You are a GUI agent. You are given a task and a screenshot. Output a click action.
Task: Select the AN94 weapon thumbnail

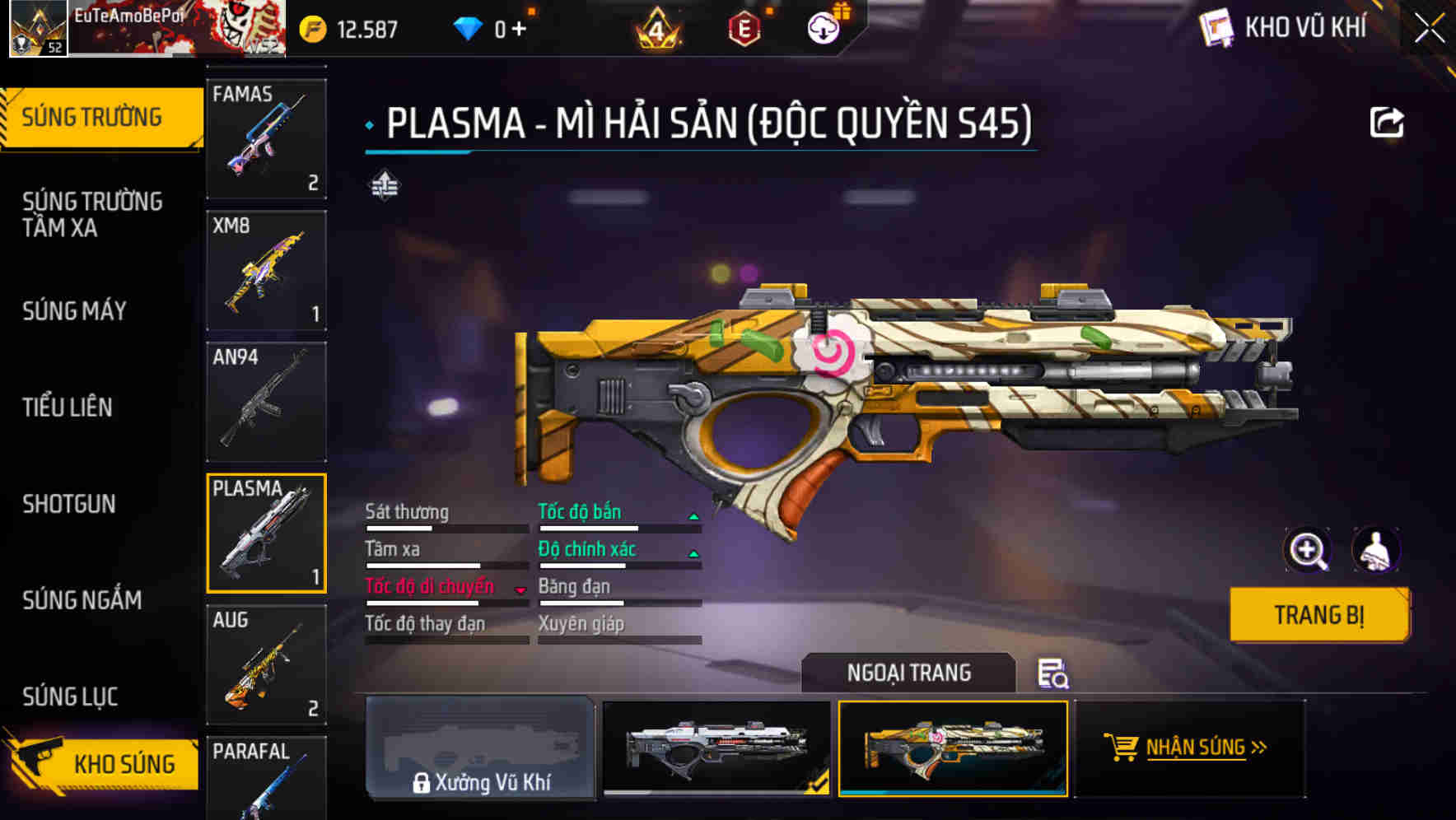point(265,401)
